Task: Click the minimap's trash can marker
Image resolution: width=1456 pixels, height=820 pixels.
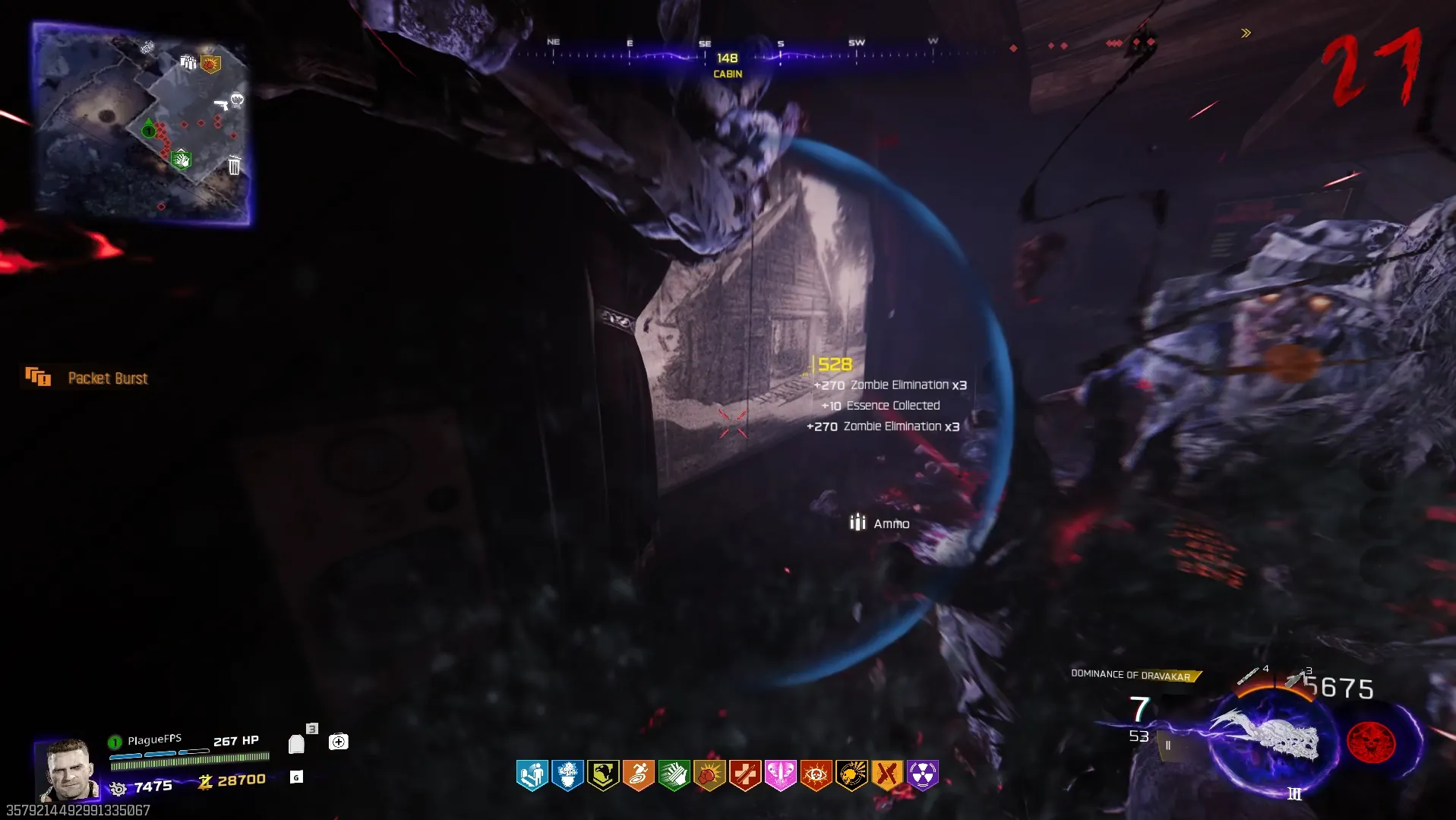Action: pos(234,165)
